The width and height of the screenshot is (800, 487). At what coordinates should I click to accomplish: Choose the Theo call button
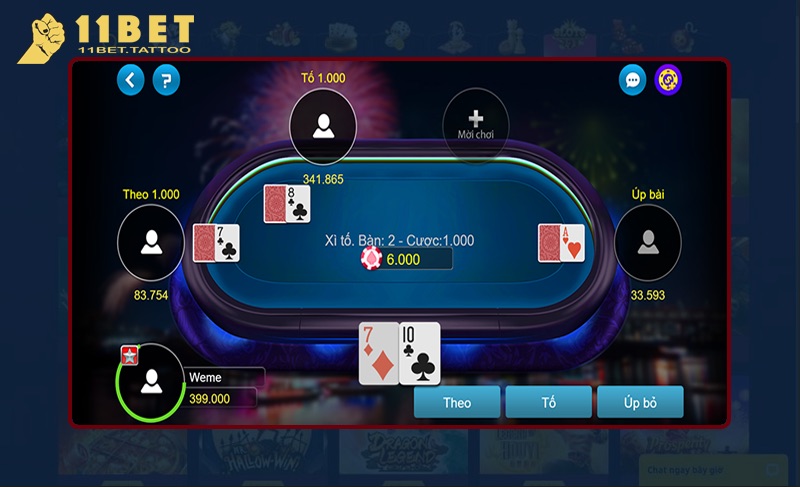[457, 402]
